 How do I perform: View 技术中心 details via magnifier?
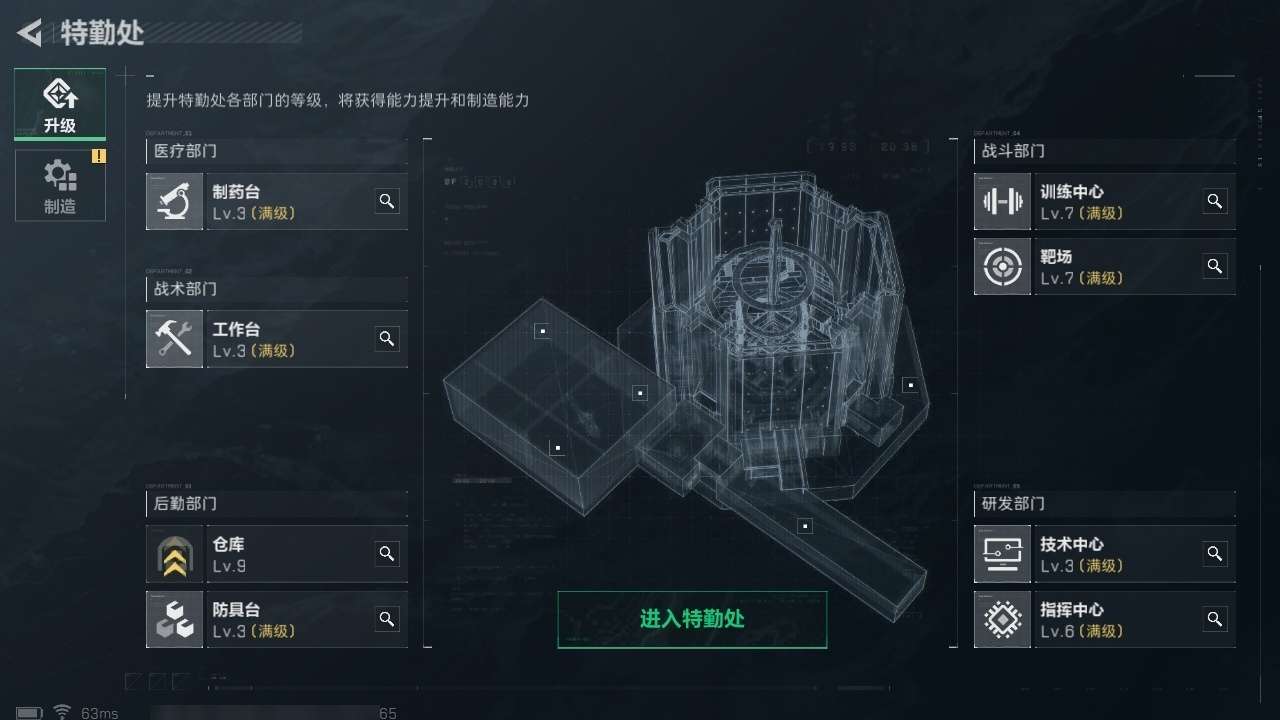point(1215,553)
